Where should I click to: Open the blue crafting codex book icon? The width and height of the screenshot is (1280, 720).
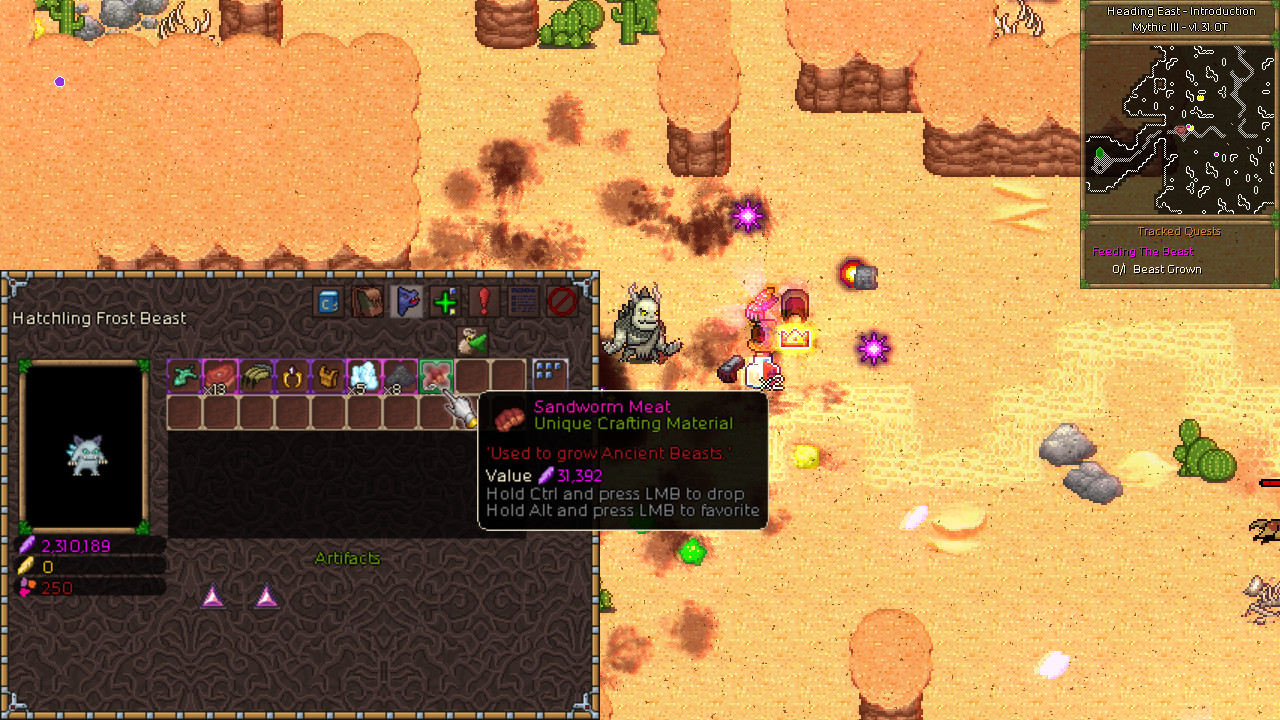click(x=327, y=301)
